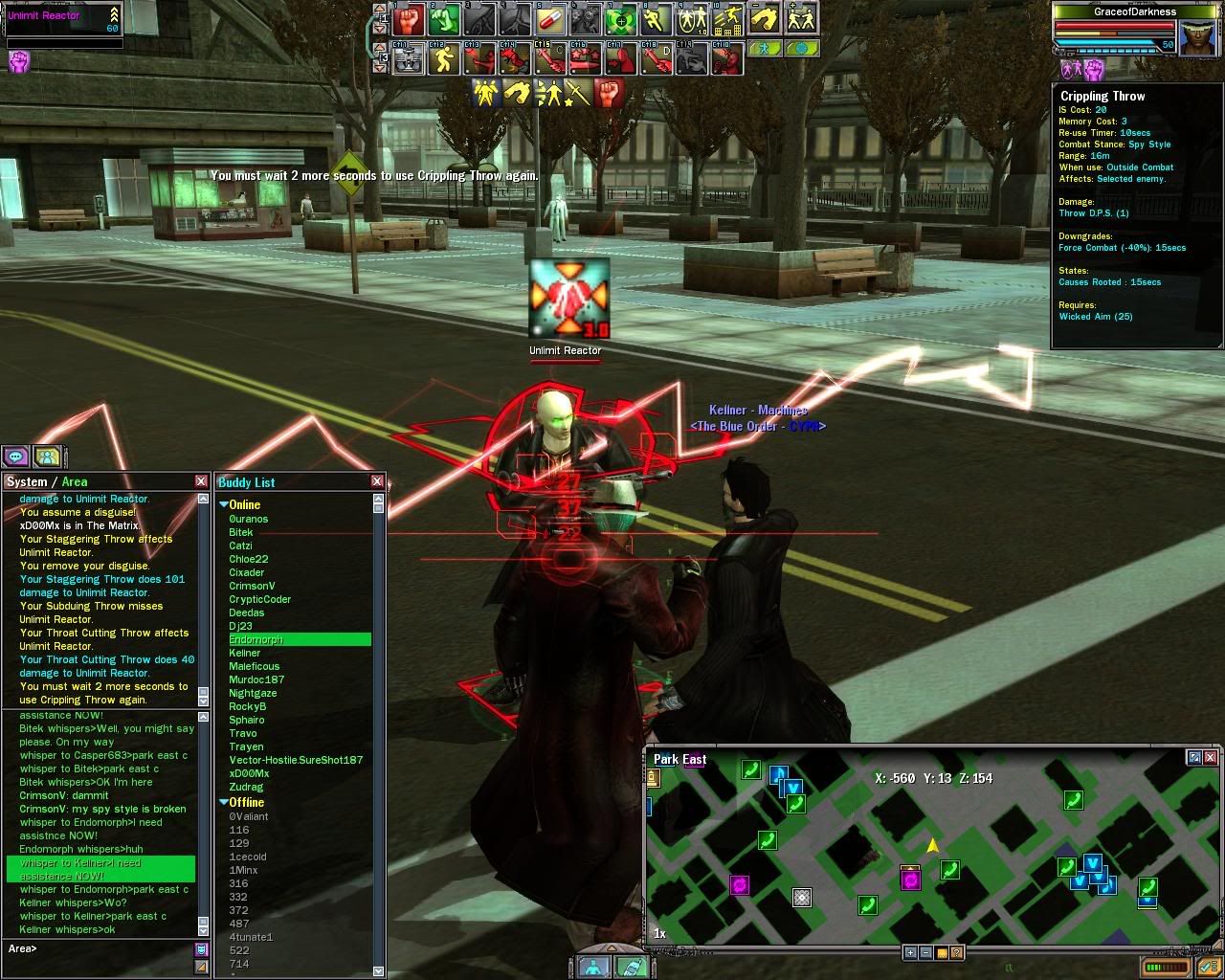Activate the yellow running figure ability in slot 8

pos(657,19)
